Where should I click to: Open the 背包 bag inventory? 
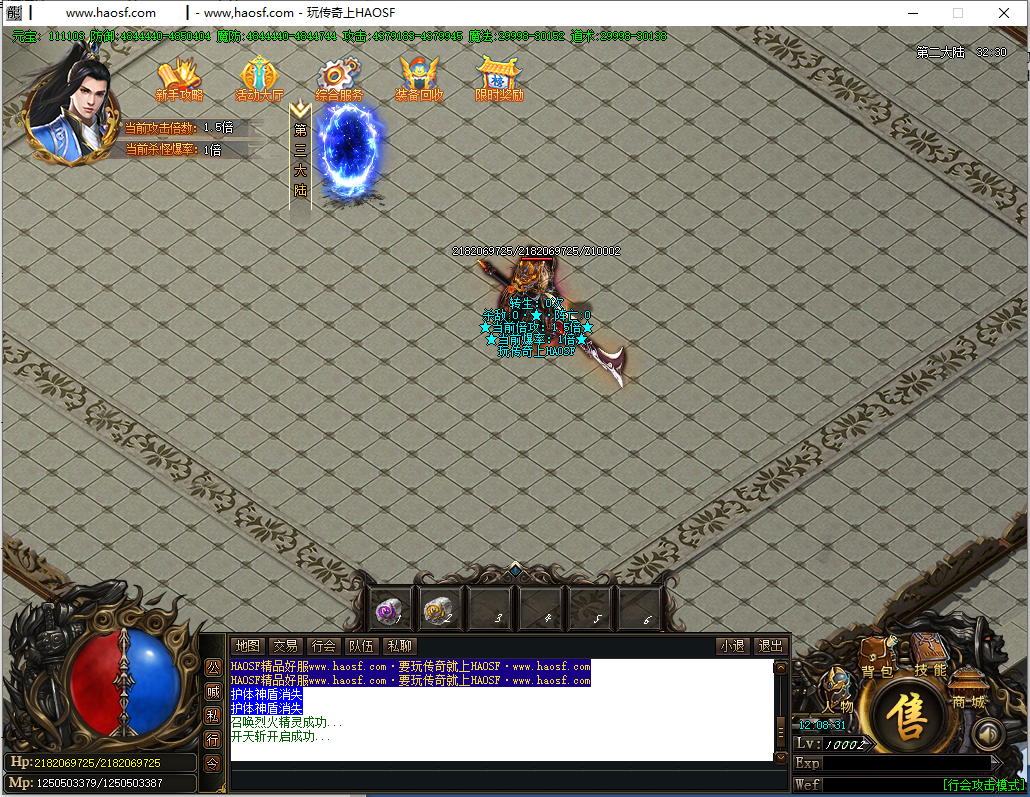(877, 661)
